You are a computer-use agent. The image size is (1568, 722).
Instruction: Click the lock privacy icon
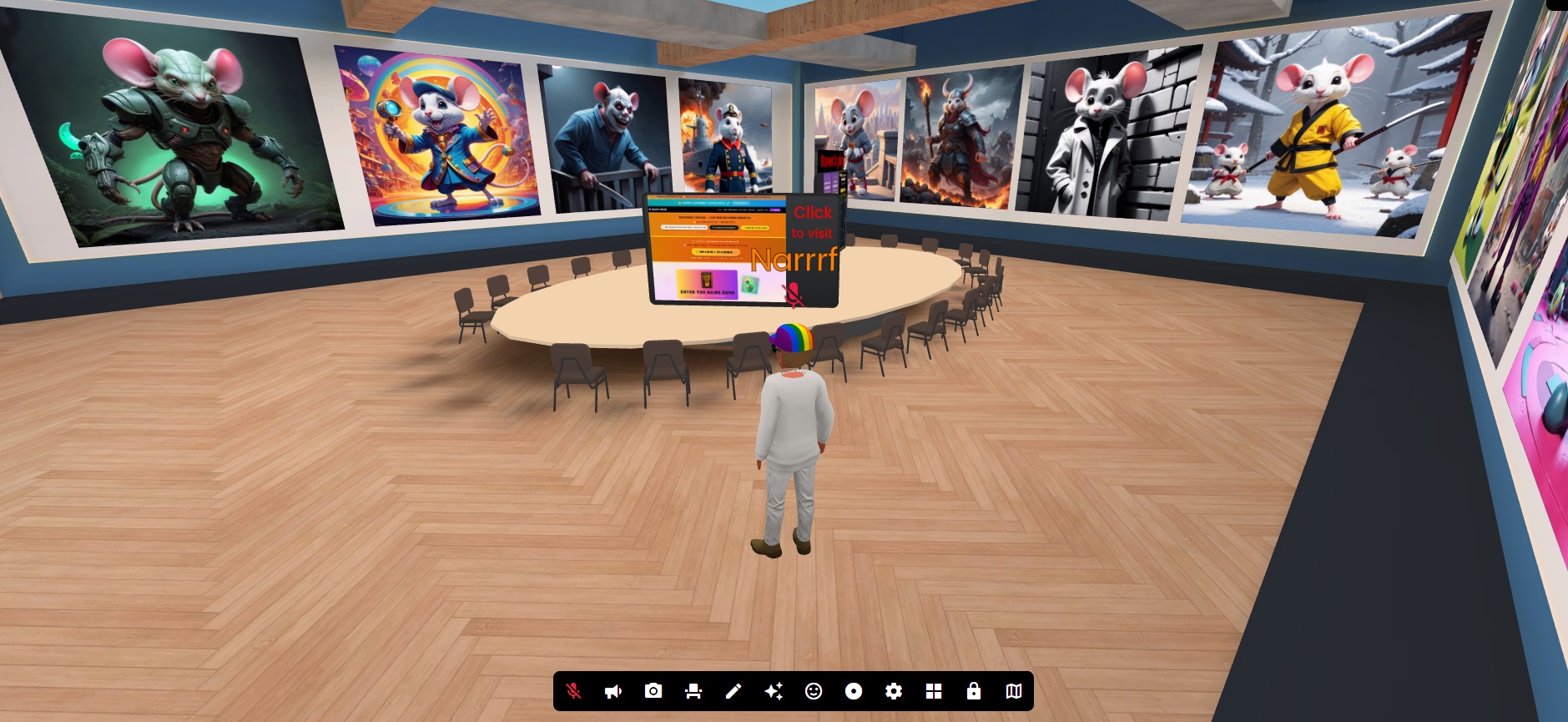(975, 690)
